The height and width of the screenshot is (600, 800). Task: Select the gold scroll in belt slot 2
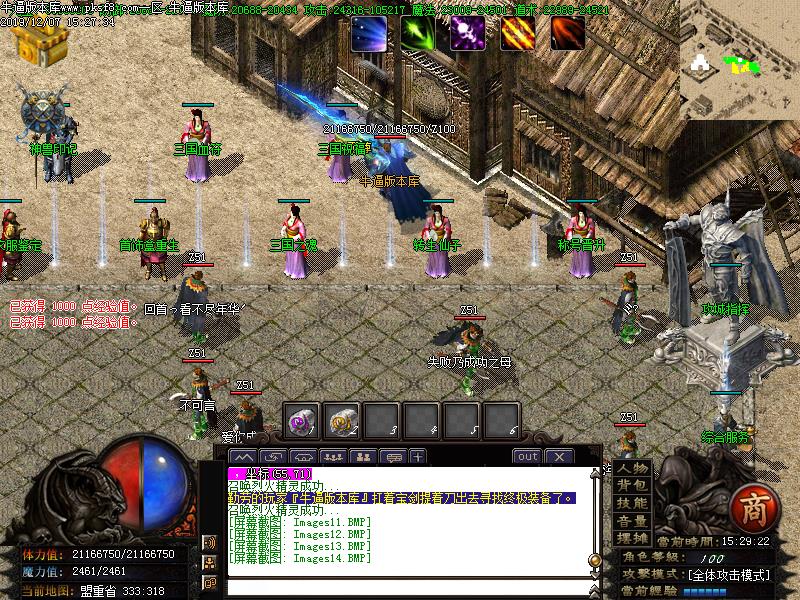click(x=342, y=420)
